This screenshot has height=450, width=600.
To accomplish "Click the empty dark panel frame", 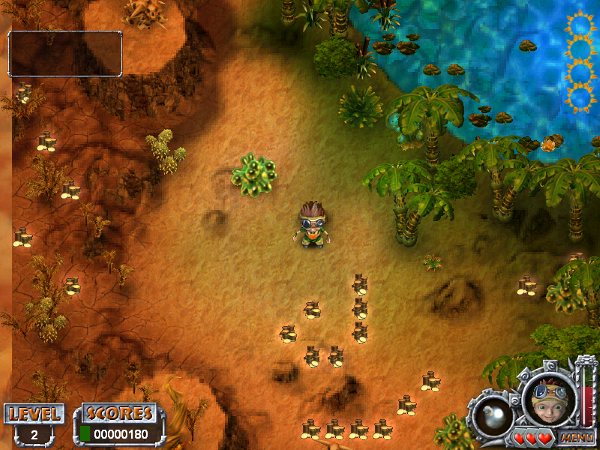I will click(x=65, y=54).
